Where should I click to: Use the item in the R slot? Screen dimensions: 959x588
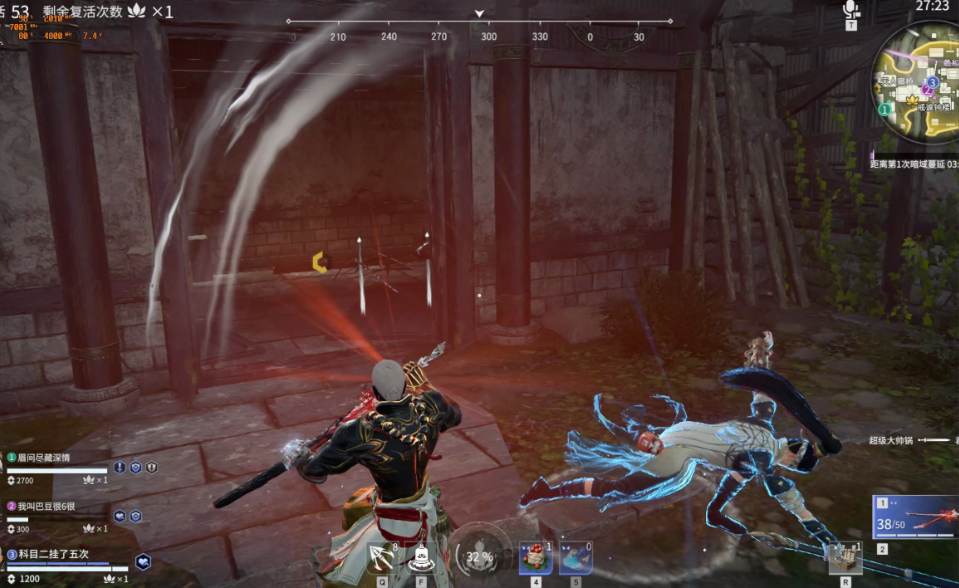844,559
